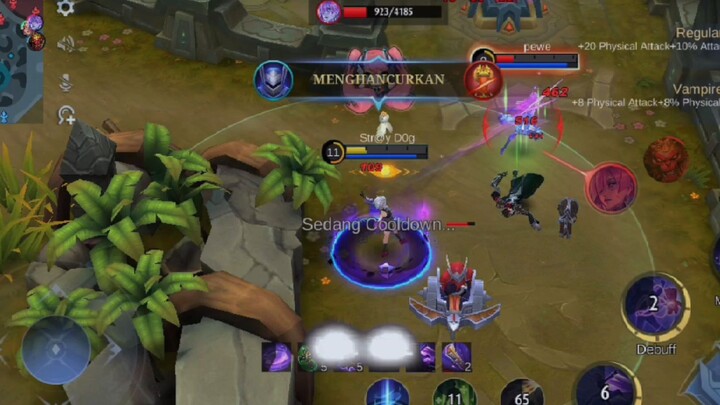
Task: Click the camera-follow icon below the microphone
Action: [x=66, y=115]
